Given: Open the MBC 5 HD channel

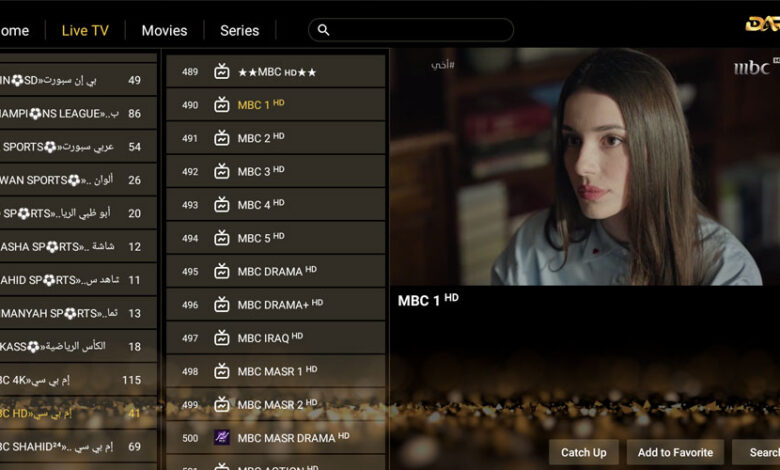Looking at the screenshot, I should coord(275,238).
